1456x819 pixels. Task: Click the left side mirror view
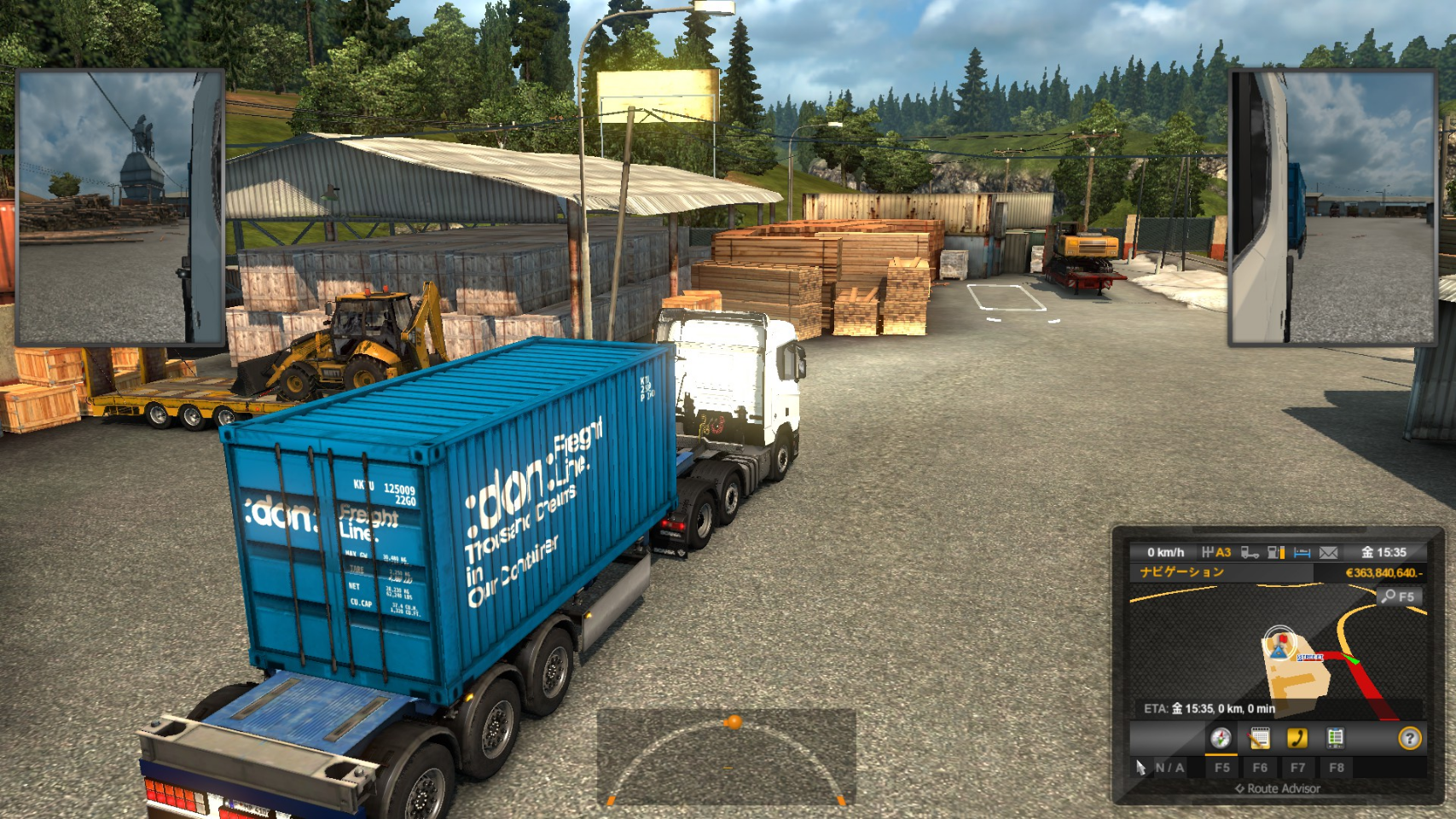point(120,207)
